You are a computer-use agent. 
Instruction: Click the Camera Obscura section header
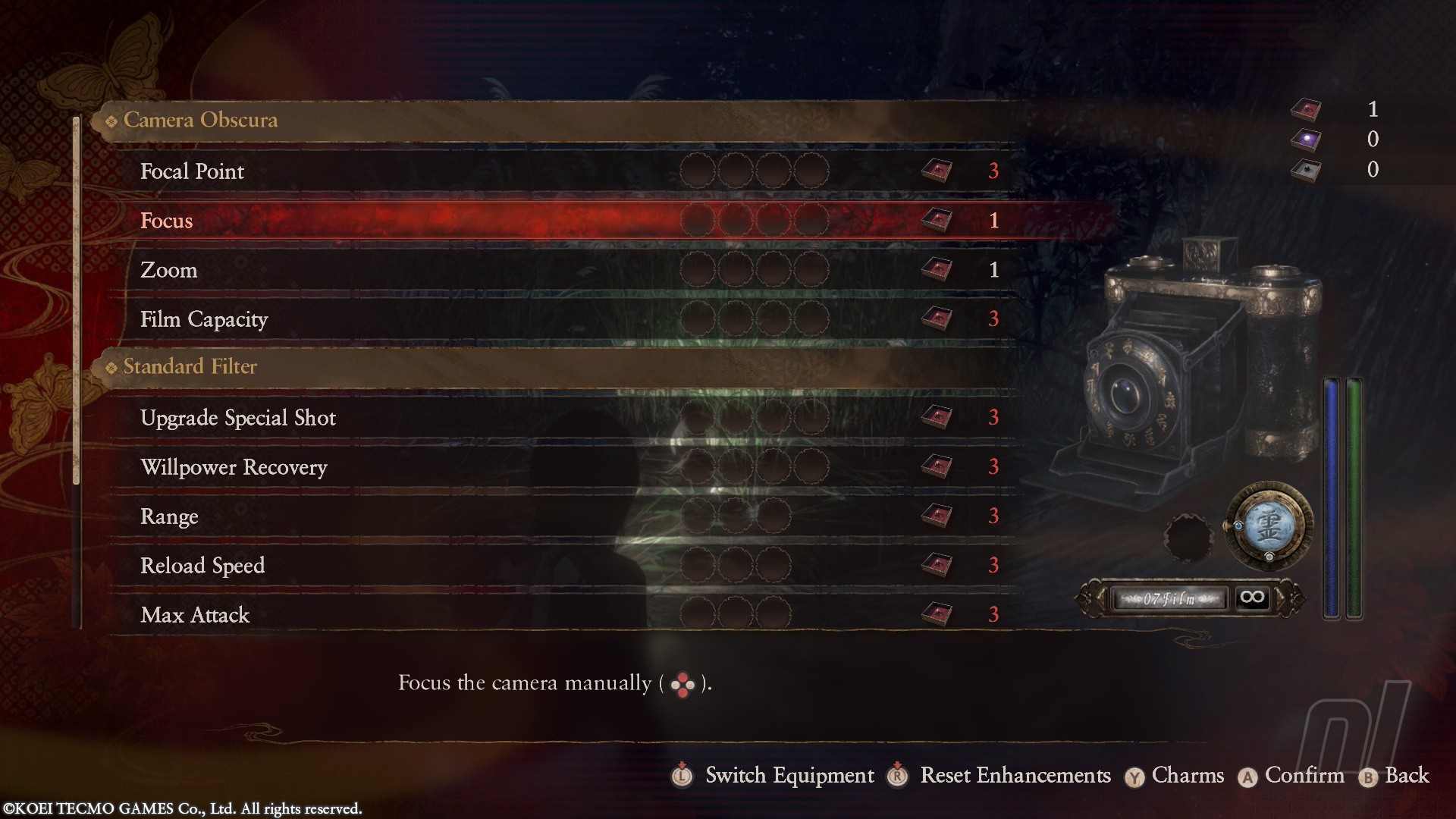pos(200,121)
